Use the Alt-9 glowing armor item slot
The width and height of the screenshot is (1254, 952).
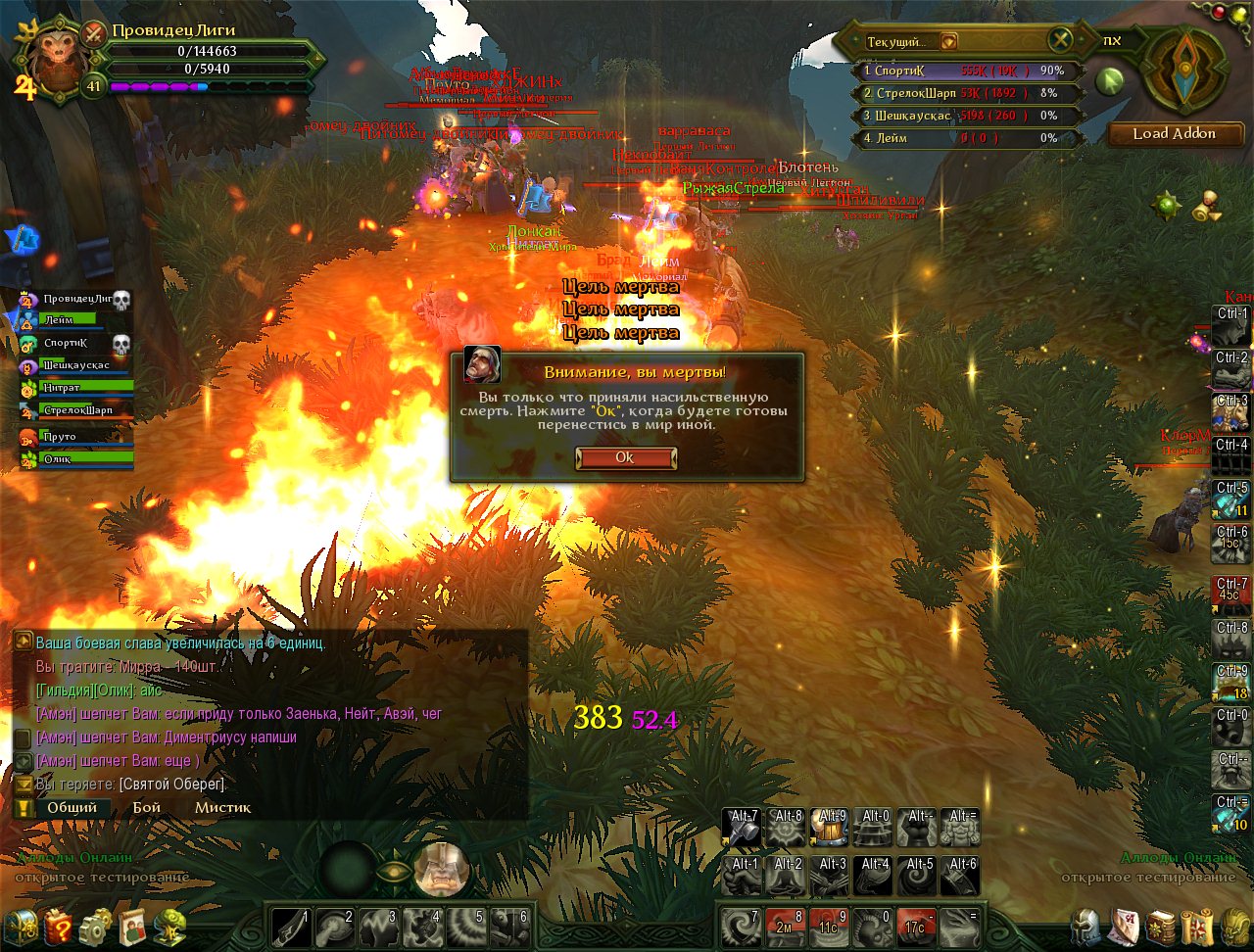(831, 828)
